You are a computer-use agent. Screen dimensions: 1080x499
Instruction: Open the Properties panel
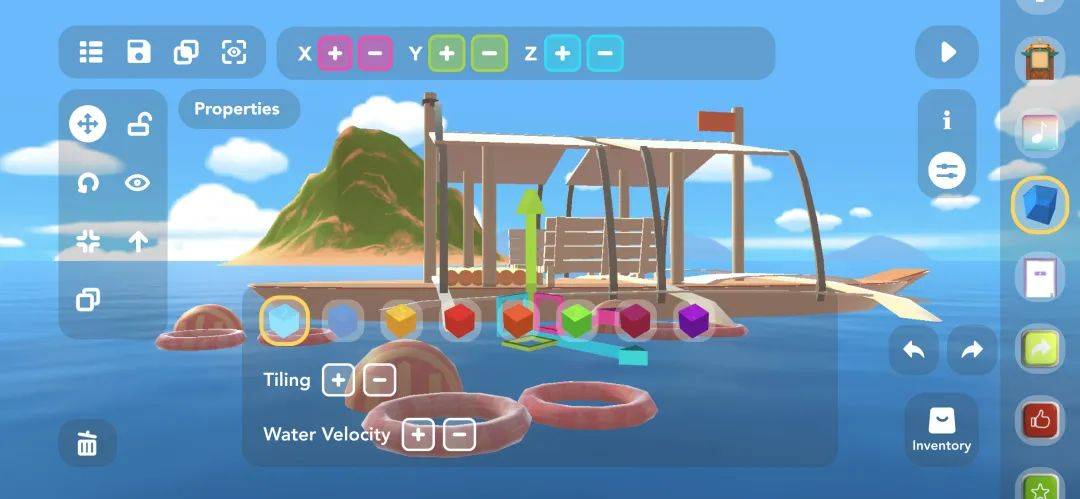pos(237,109)
